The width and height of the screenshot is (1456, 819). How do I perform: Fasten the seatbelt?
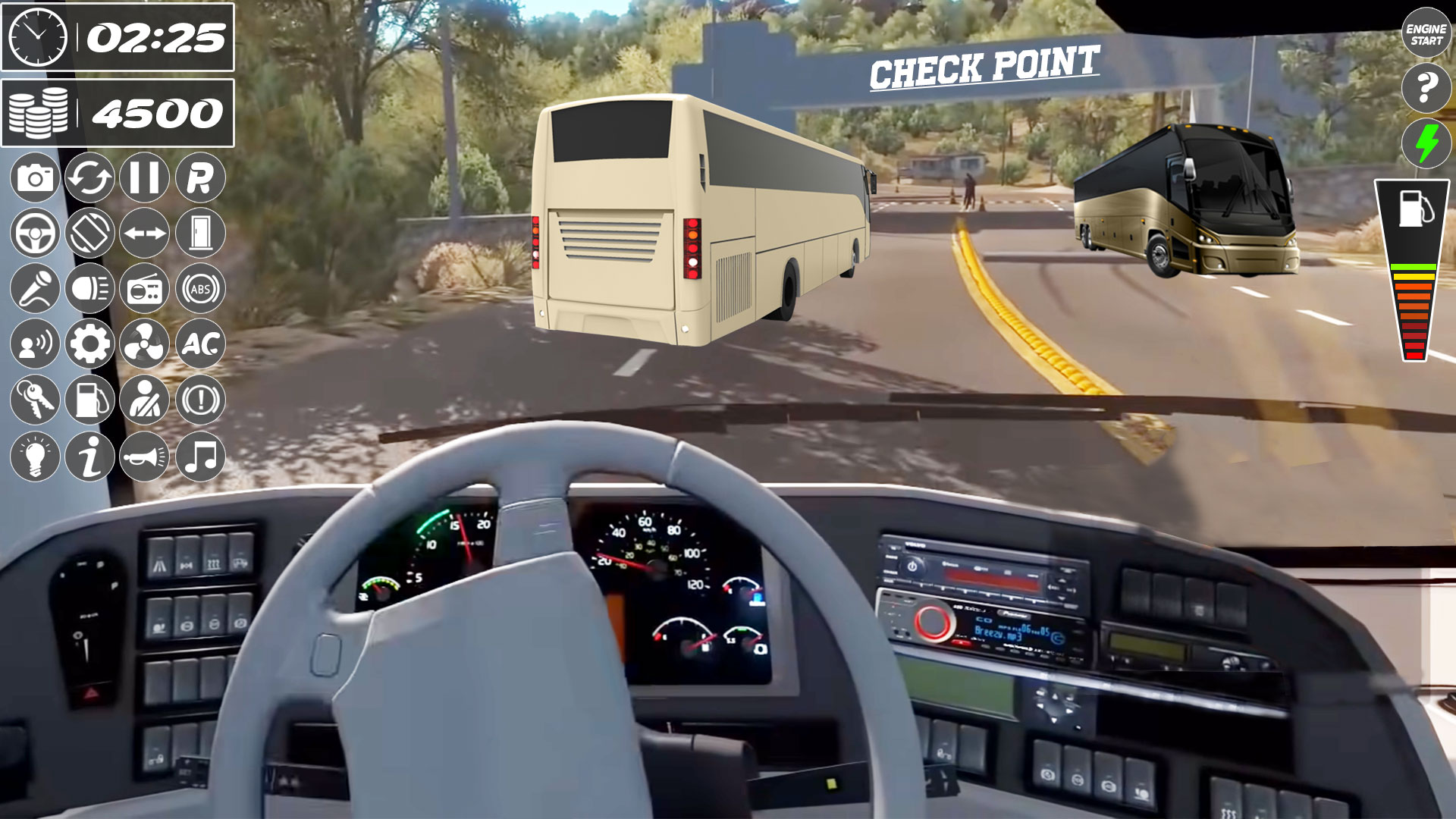click(x=145, y=398)
